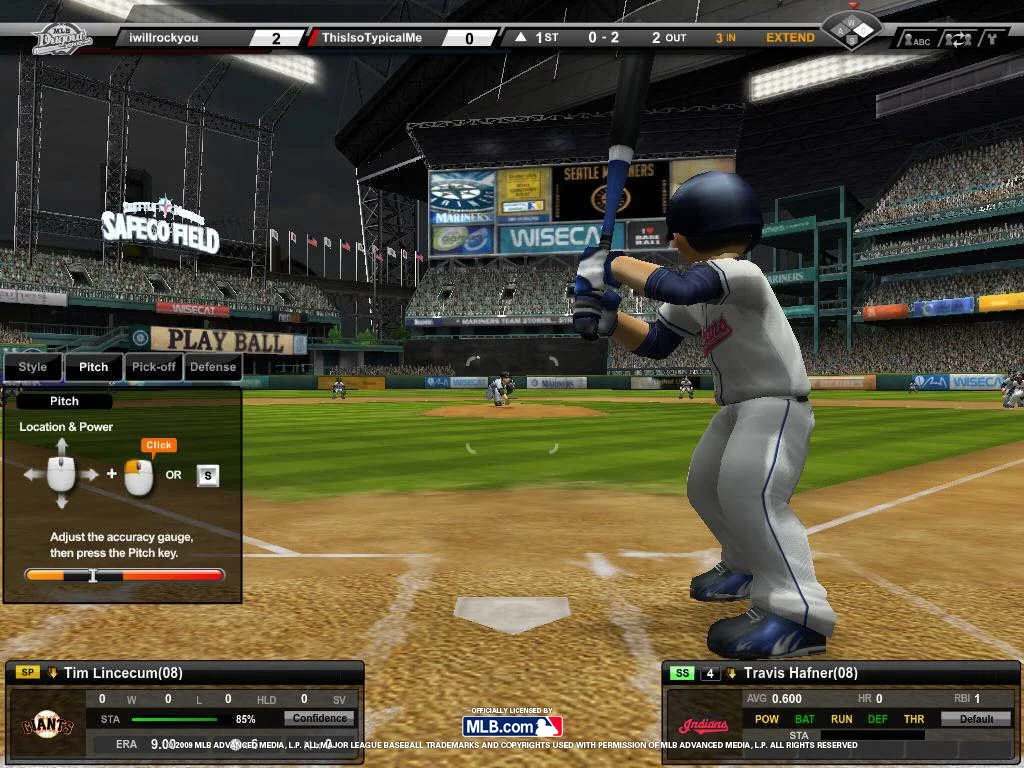Open the player substitution swap icon

(x=960, y=40)
